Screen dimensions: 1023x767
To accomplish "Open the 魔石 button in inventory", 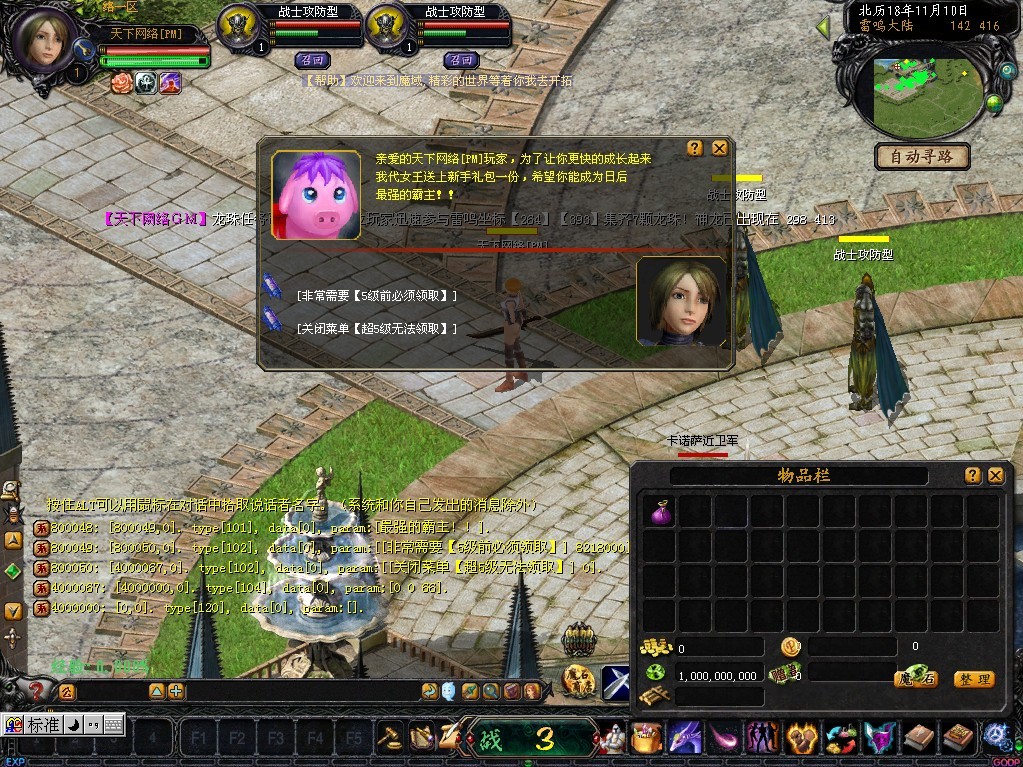I will point(915,679).
